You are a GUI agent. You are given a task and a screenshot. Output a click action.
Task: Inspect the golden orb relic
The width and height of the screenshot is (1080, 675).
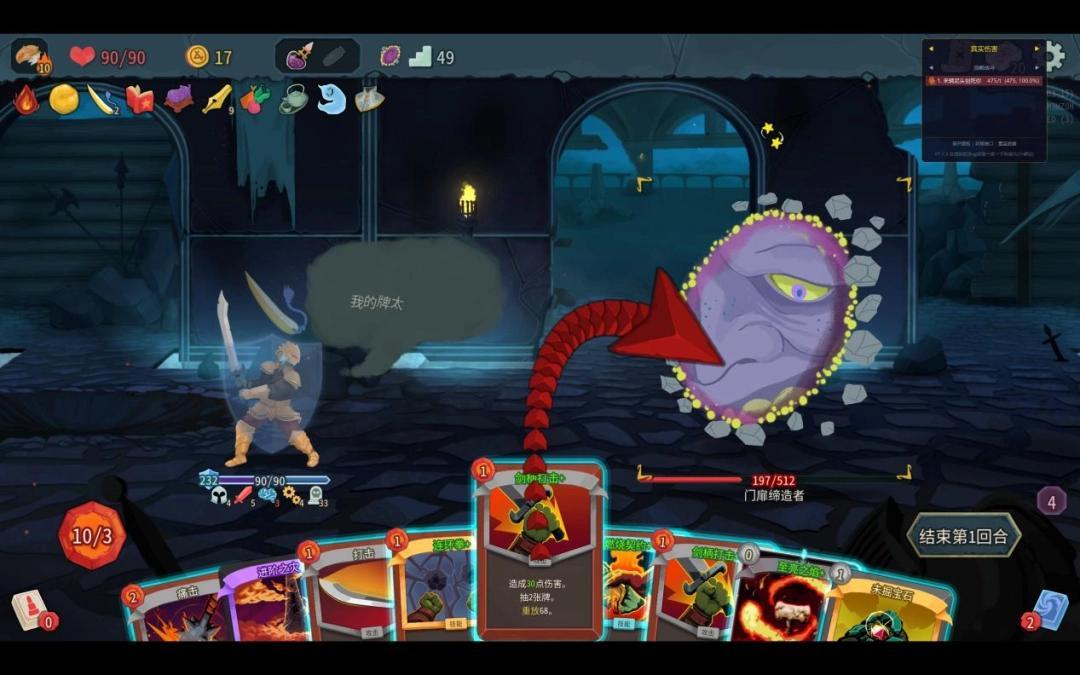coord(64,99)
